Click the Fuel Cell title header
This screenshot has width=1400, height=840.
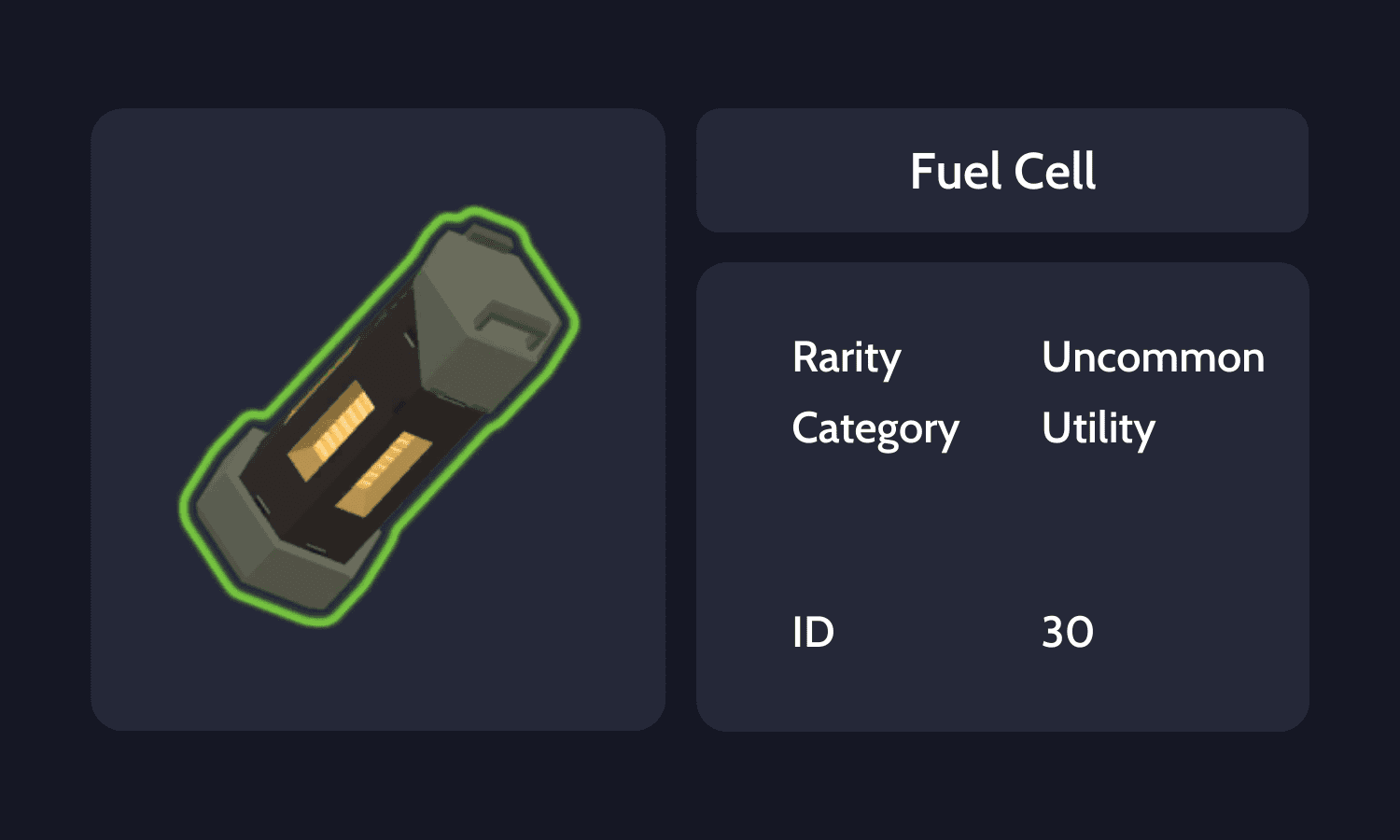tap(1001, 171)
